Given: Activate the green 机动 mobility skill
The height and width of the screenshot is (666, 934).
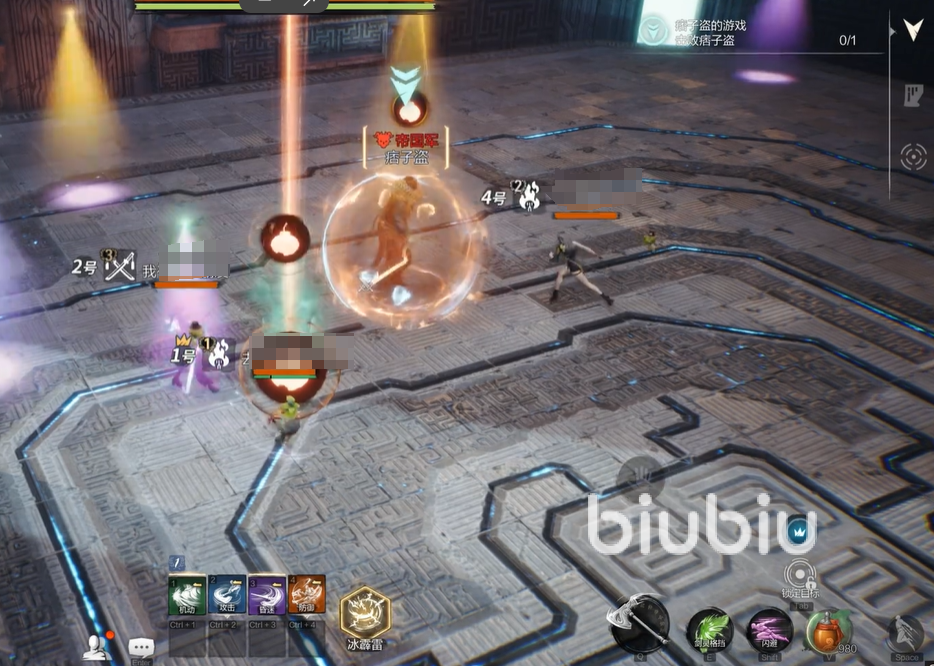Looking at the screenshot, I should click(x=186, y=595).
